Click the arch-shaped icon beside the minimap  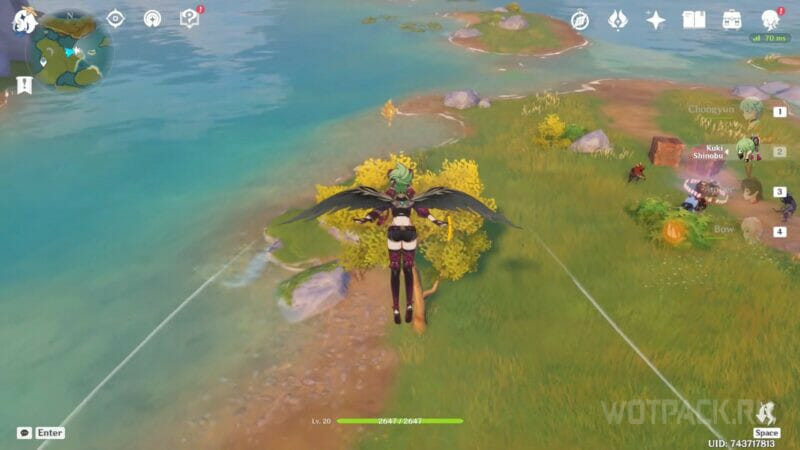tap(152, 18)
